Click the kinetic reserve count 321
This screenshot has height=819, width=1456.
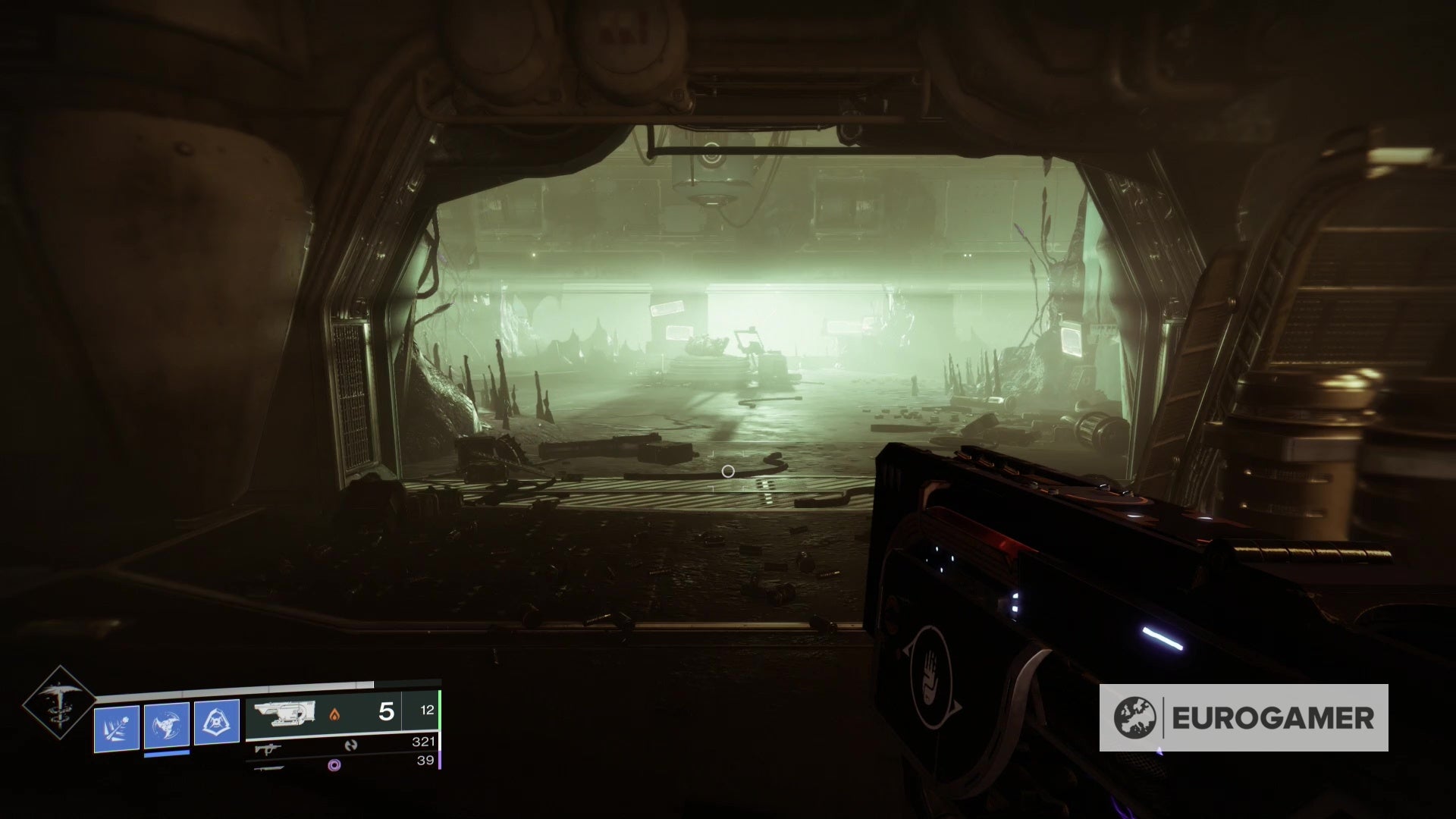(x=423, y=742)
